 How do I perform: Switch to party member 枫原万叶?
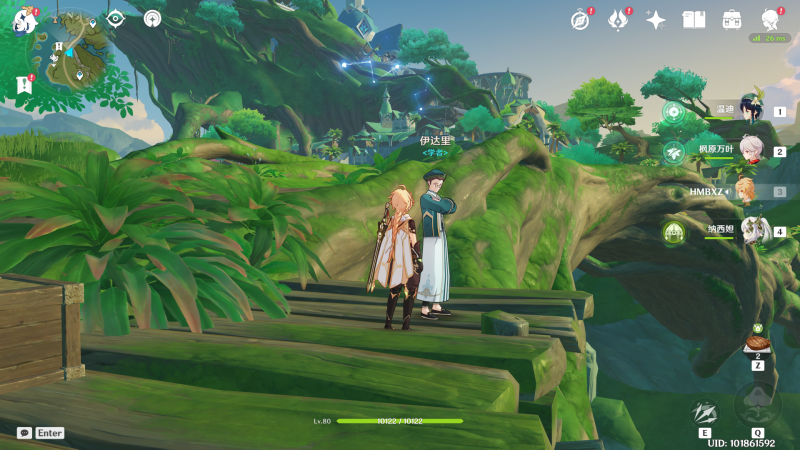tap(750, 152)
